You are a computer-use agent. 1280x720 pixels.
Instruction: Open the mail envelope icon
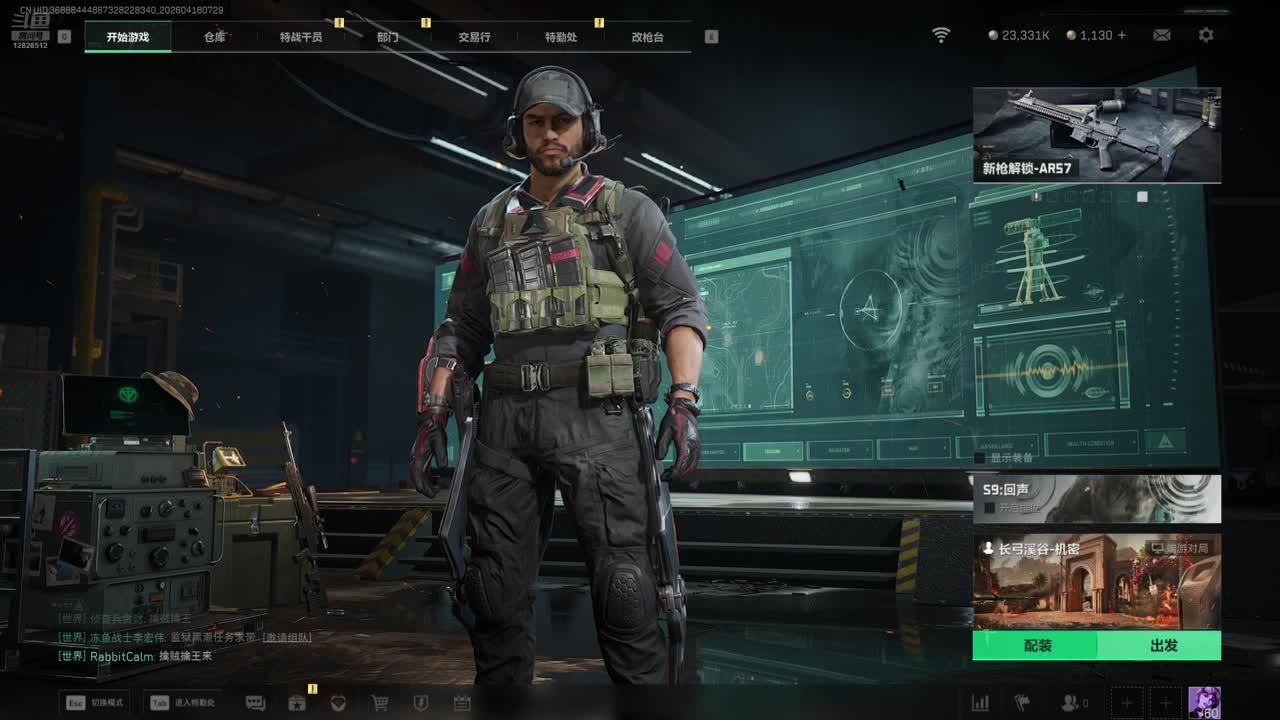tap(1162, 35)
